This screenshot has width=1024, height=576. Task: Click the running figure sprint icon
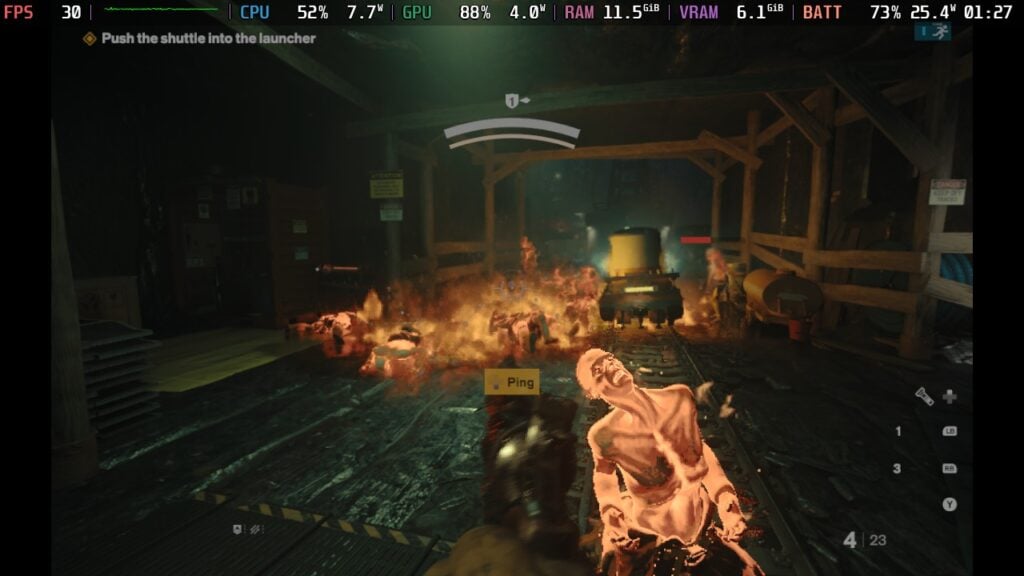point(937,32)
